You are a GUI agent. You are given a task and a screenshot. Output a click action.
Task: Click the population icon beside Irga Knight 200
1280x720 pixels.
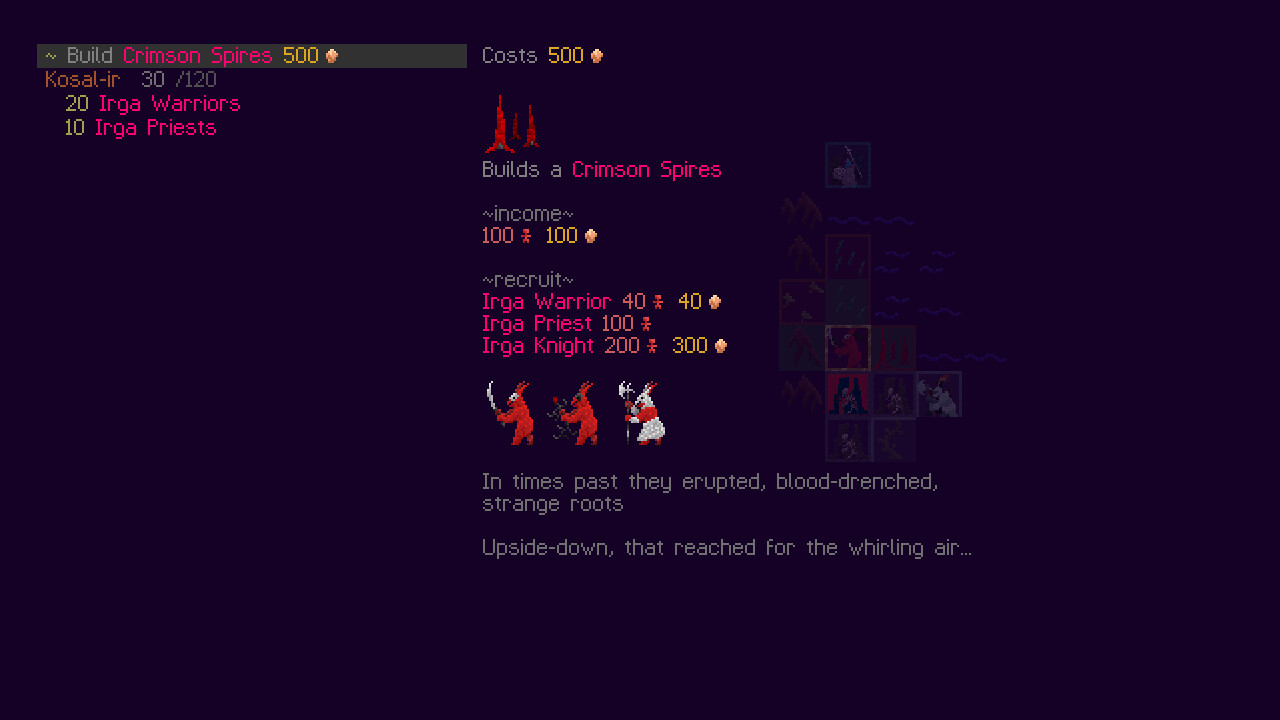coord(650,345)
